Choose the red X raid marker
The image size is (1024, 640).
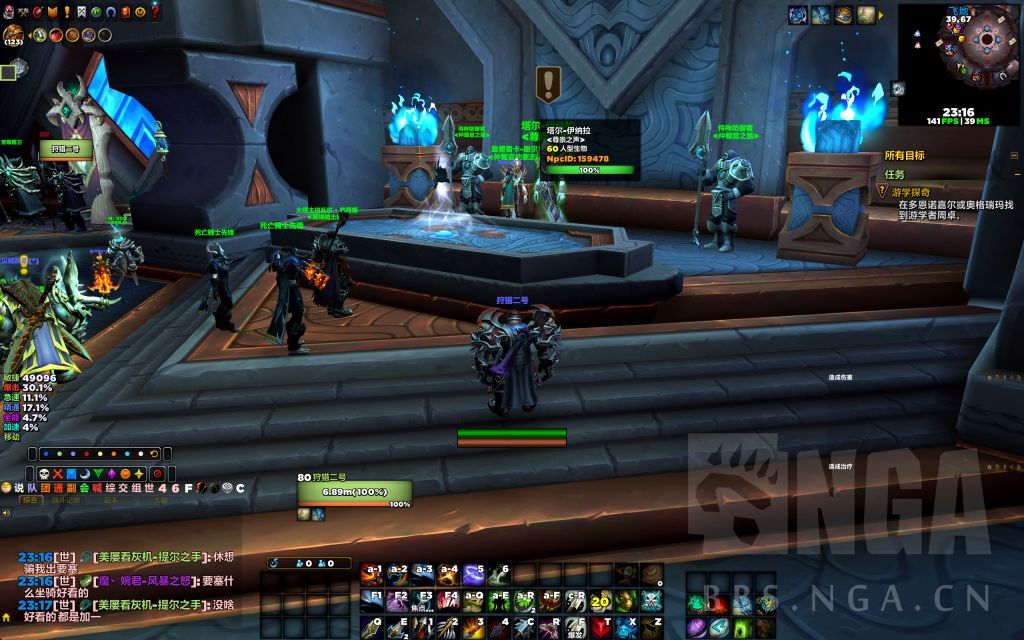pyautogui.click(x=58, y=473)
